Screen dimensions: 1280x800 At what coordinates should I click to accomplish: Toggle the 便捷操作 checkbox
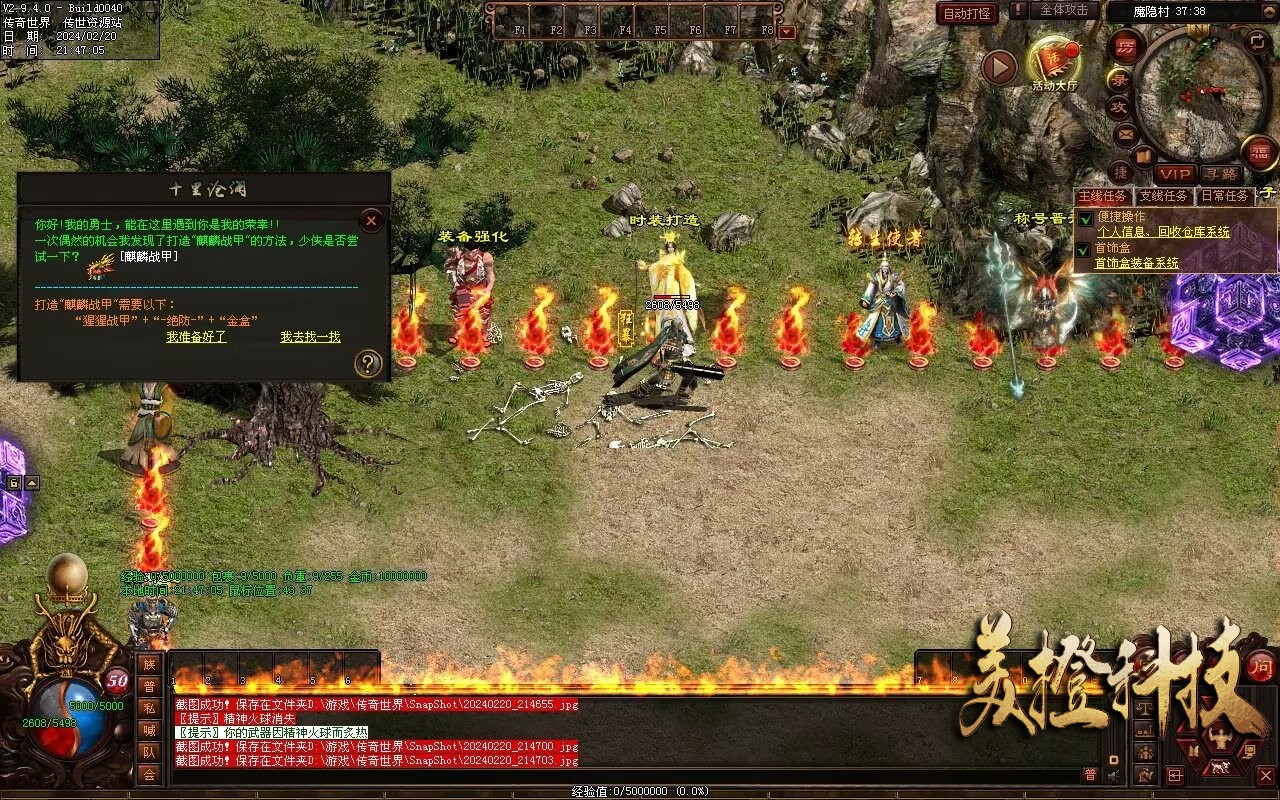(1085, 219)
